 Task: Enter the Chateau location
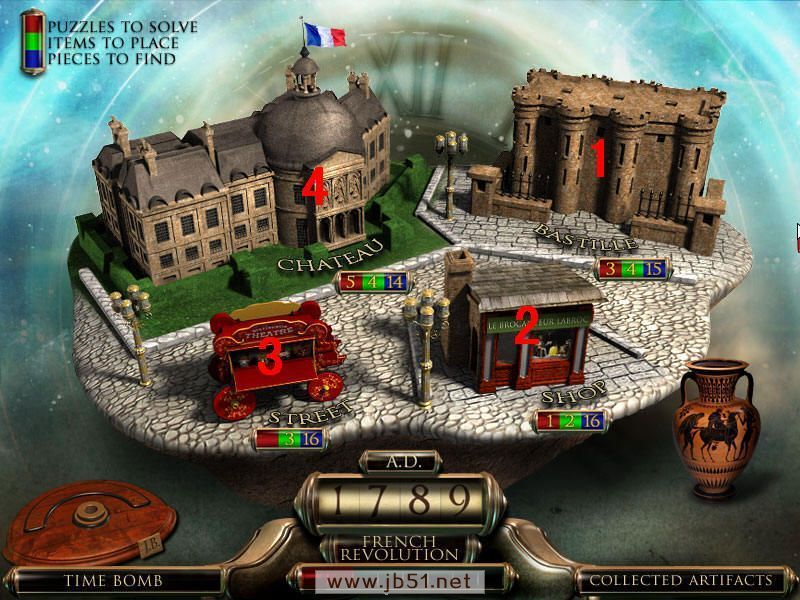[250, 180]
